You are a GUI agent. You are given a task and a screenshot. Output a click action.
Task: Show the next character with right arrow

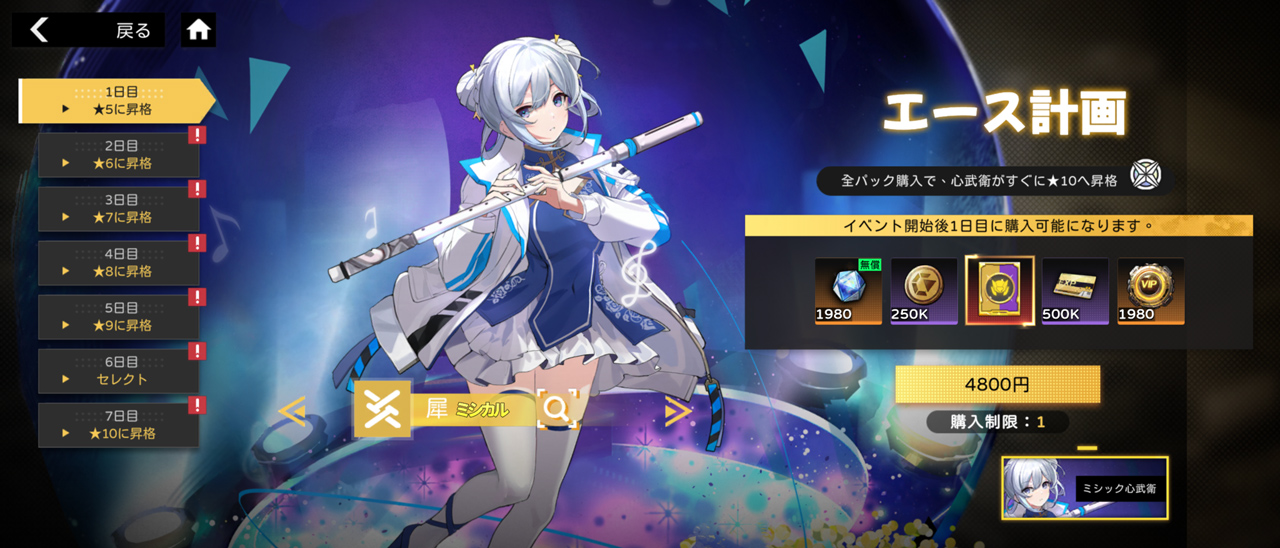(678, 410)
